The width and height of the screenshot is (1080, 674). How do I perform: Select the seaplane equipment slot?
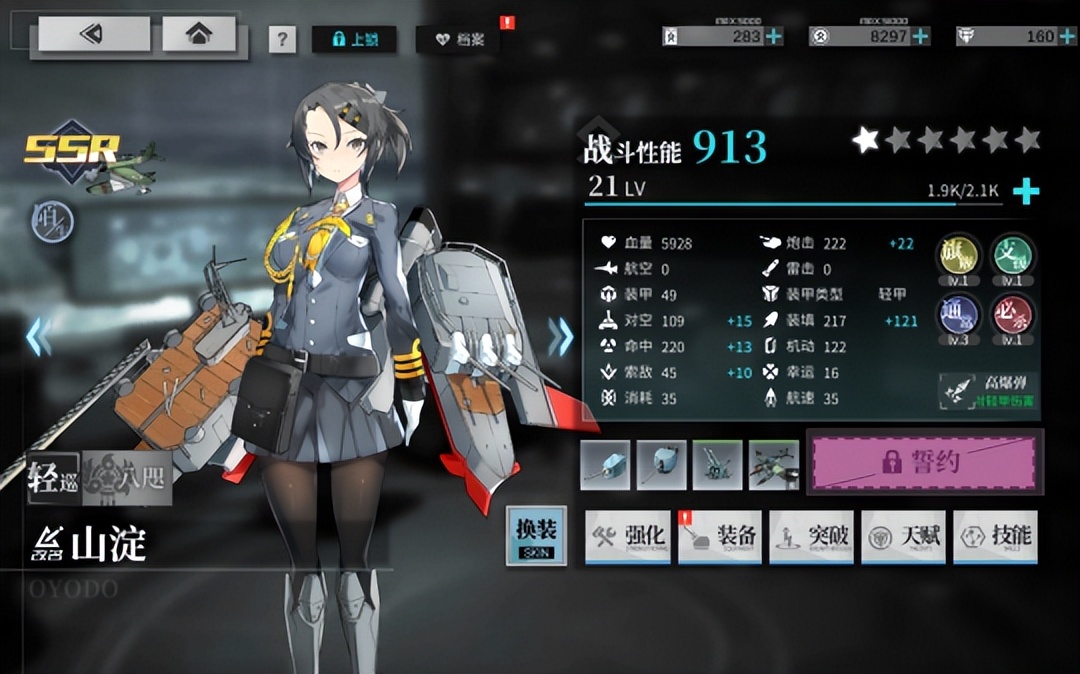pyautogui.click(x=774, y=465)
